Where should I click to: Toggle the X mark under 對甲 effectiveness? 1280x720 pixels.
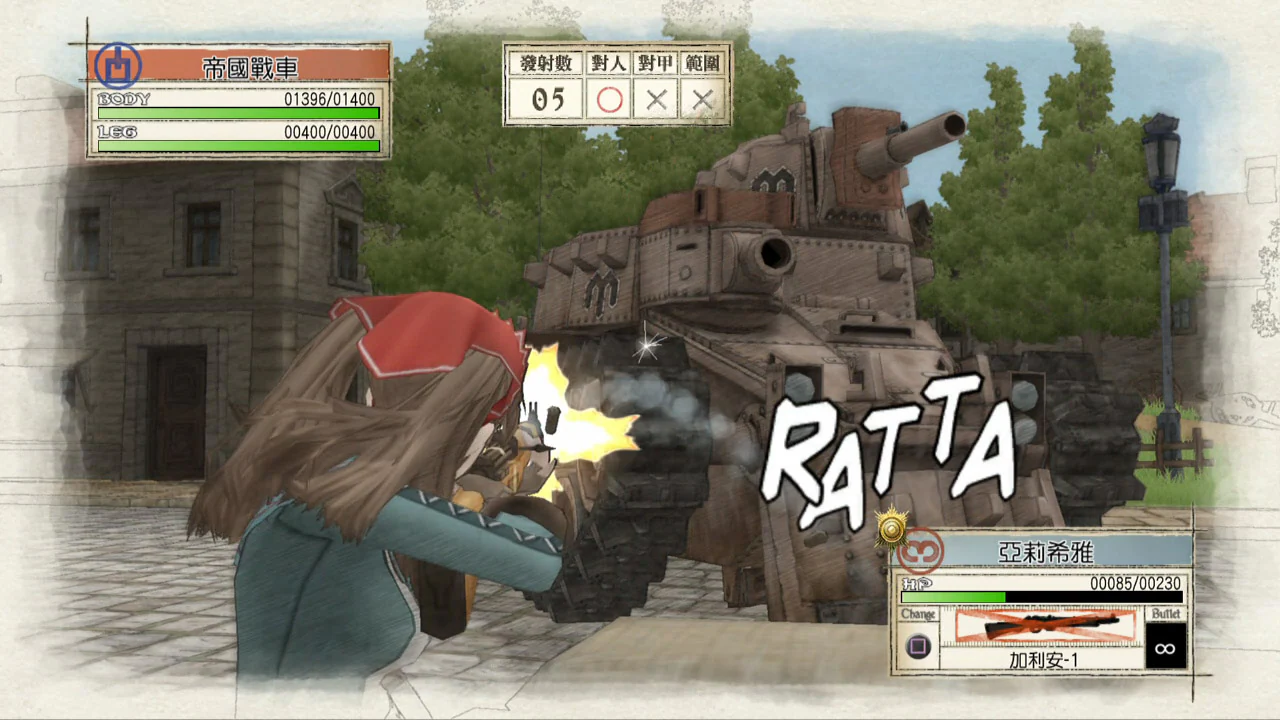click(x=656, y=99)
